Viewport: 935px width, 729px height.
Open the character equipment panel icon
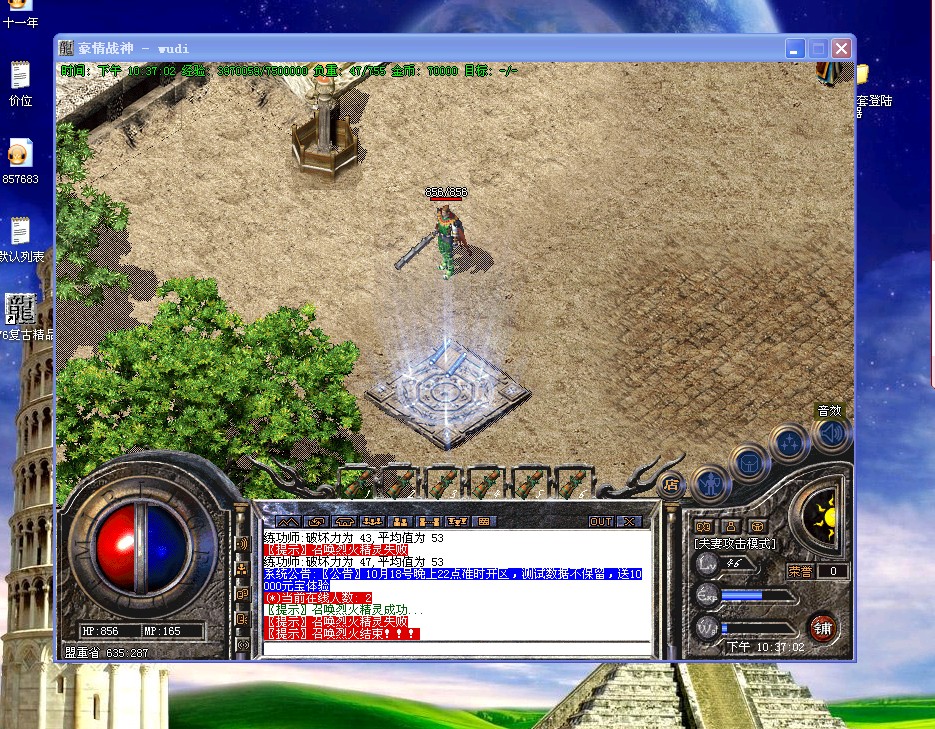tap(710, 484)
